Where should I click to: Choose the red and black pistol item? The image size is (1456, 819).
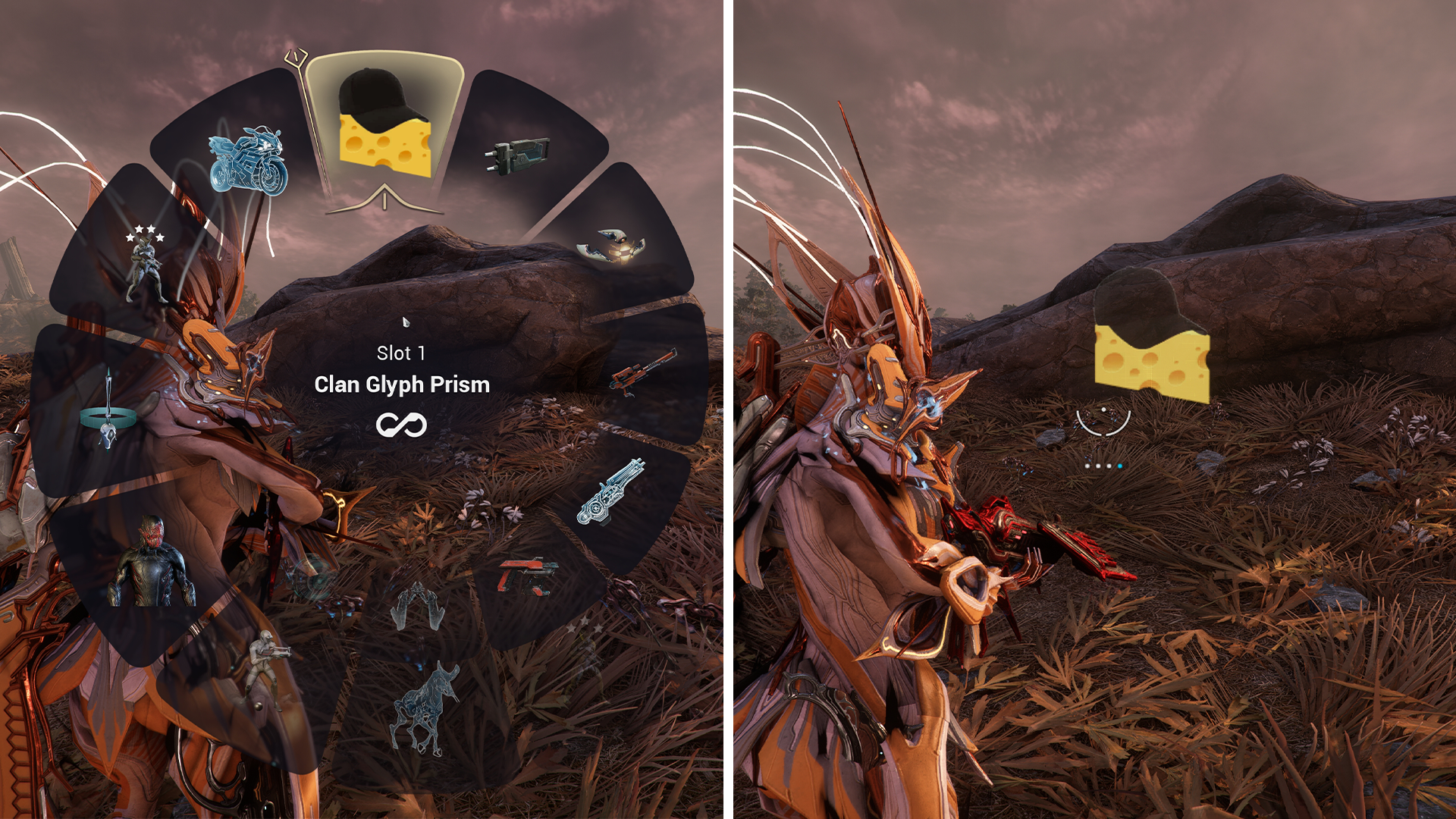point(528,577)
